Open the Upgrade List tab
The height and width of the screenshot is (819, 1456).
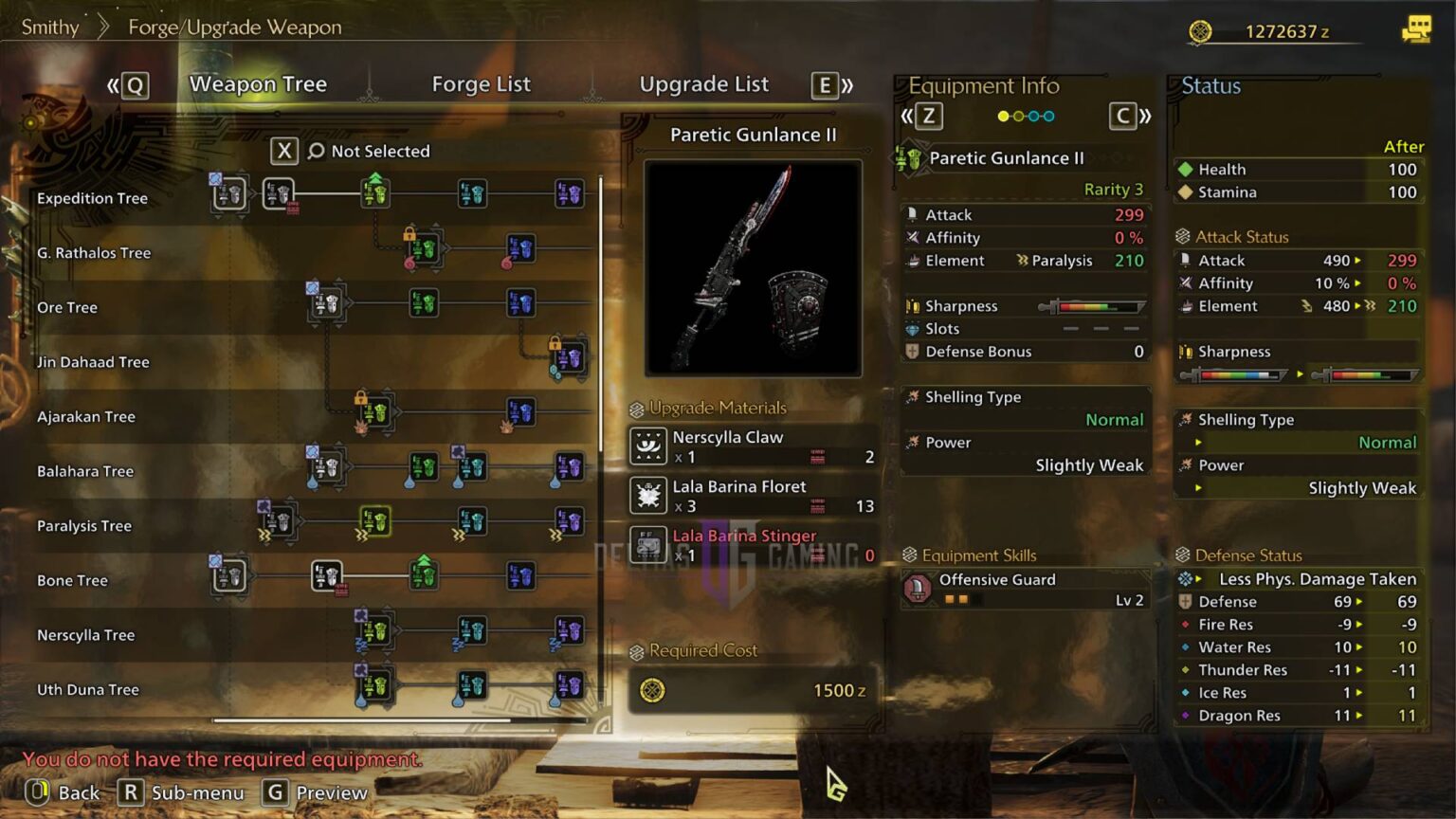(x=704, y=84)
